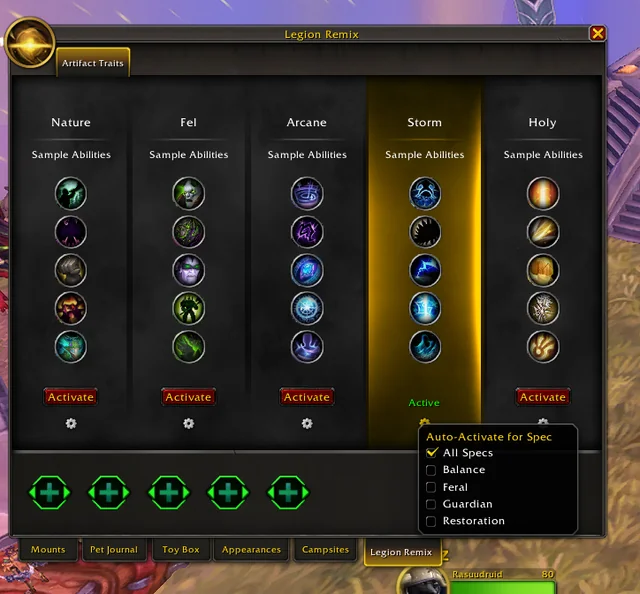Open the Artifact Traits tab
The width and height of the screenshot is (640, 594).
pyautogui.click(x=93, y=63)
